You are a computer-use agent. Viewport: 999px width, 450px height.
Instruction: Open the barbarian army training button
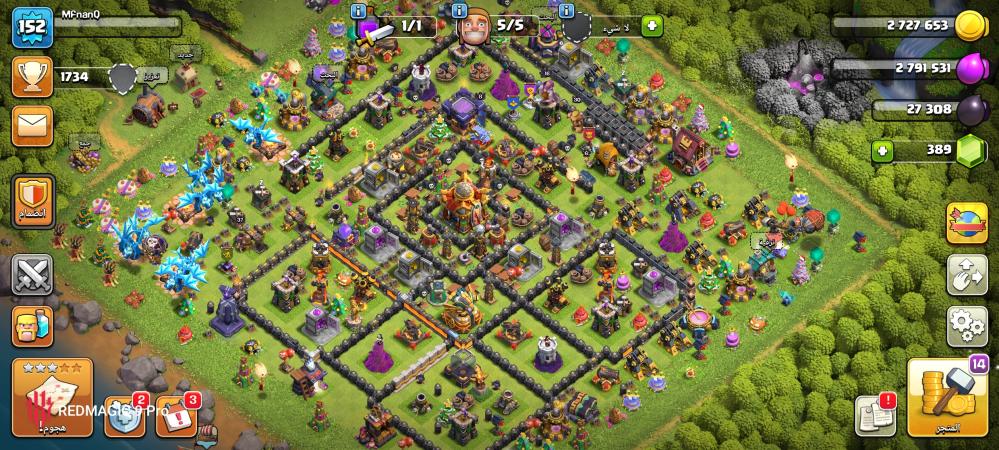(31, 327)
